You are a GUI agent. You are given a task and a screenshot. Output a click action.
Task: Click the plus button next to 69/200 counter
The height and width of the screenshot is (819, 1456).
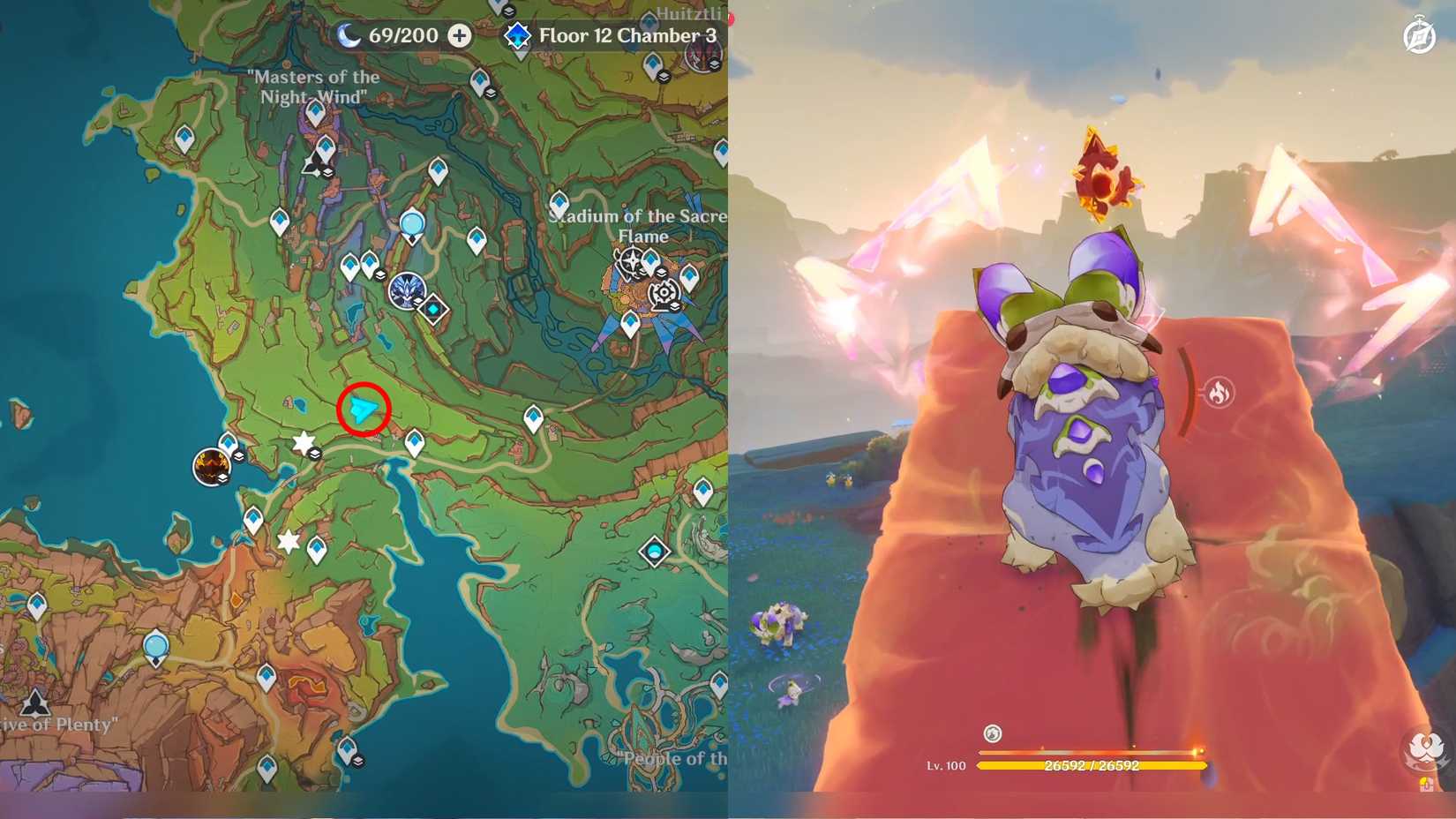pyautogui.click(x=458, y=36)
